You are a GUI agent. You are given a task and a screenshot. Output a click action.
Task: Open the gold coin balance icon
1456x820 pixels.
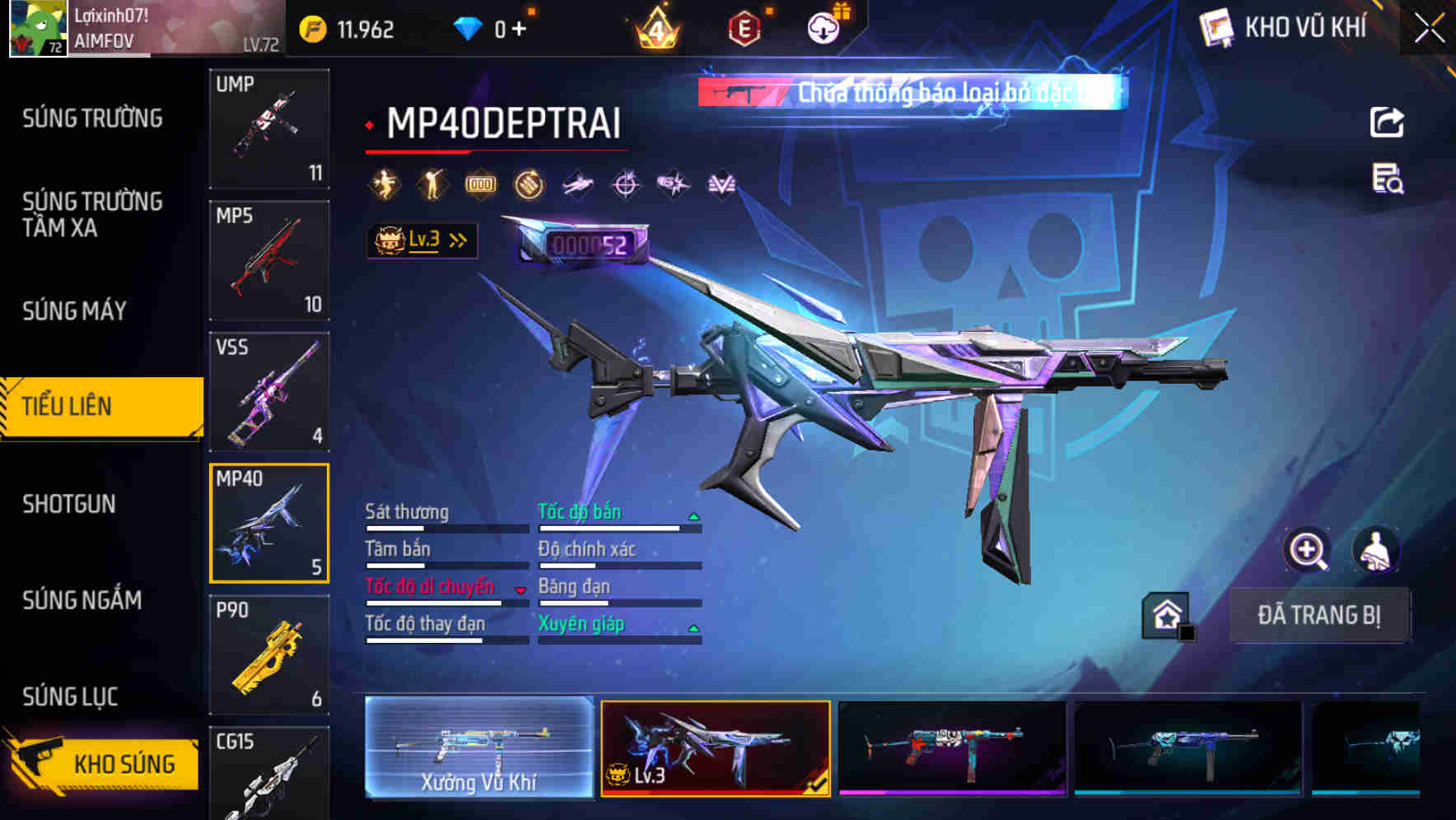(313, 27)
